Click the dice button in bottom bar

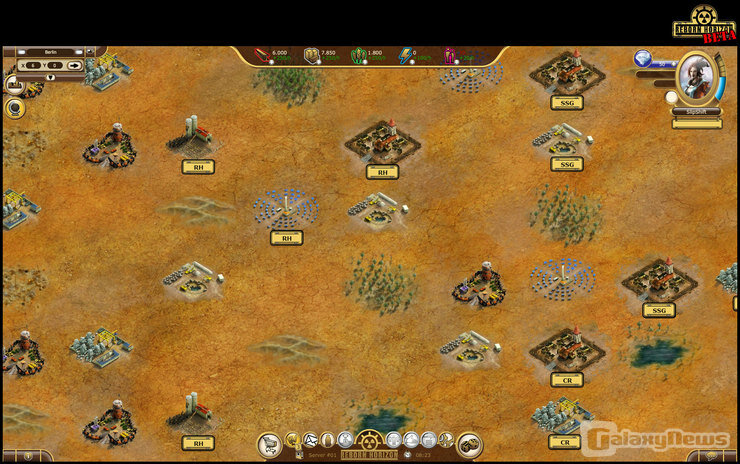pos(470,444)
